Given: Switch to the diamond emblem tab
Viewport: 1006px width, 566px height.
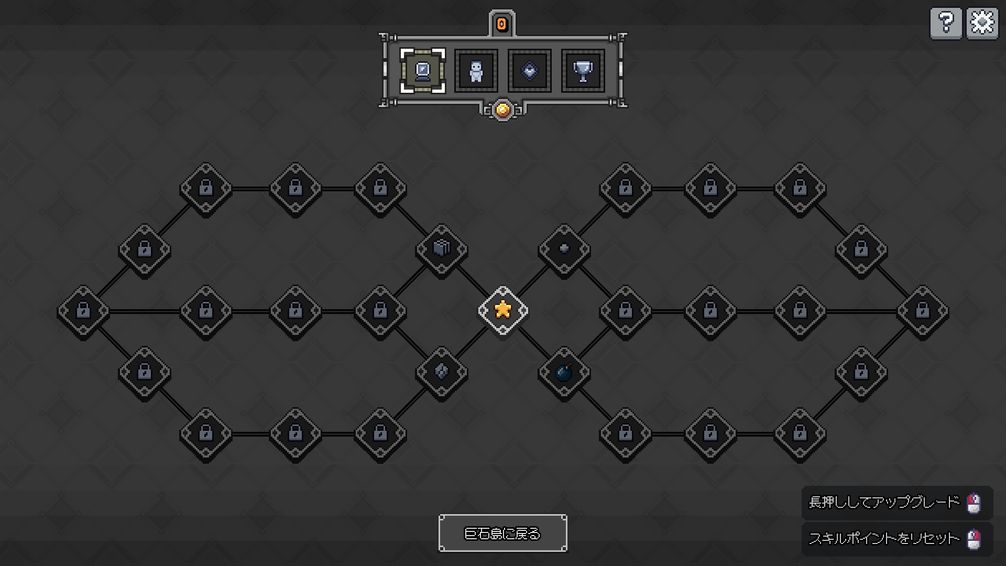Looking at the screenshot, I should pyautogui.click(x=530, y=70).
